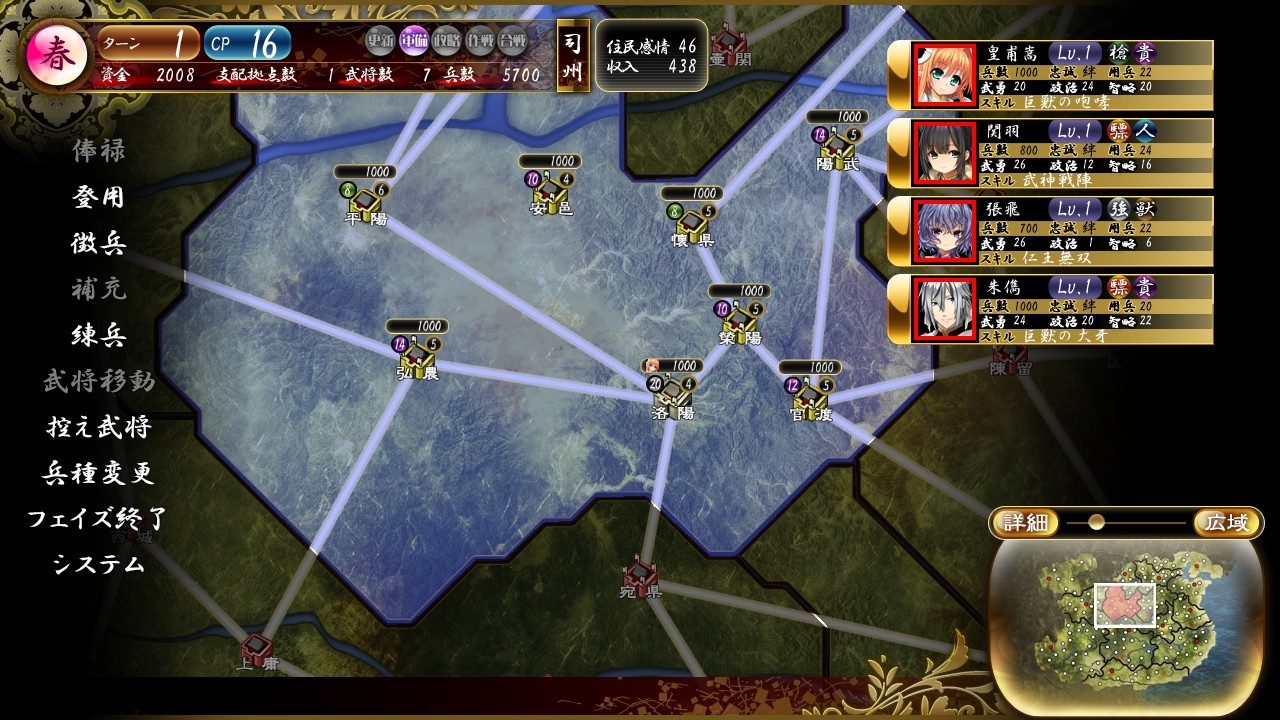Pick the 朱儁 general card
Viewport: 1280px width, 720px height.
(1050, 309)
